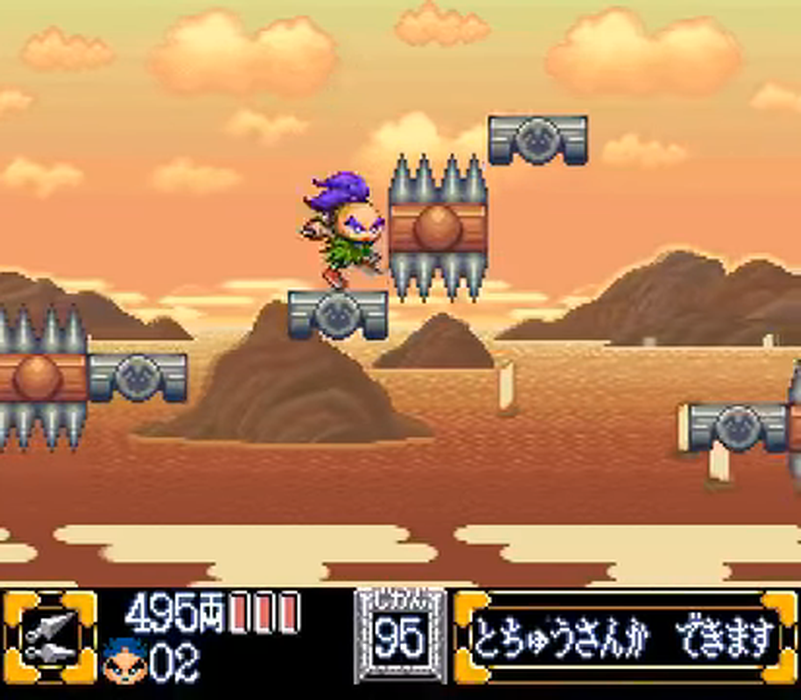Click the とちゅうさんか できます message panel
801x700 pixels.
[624, 638]
